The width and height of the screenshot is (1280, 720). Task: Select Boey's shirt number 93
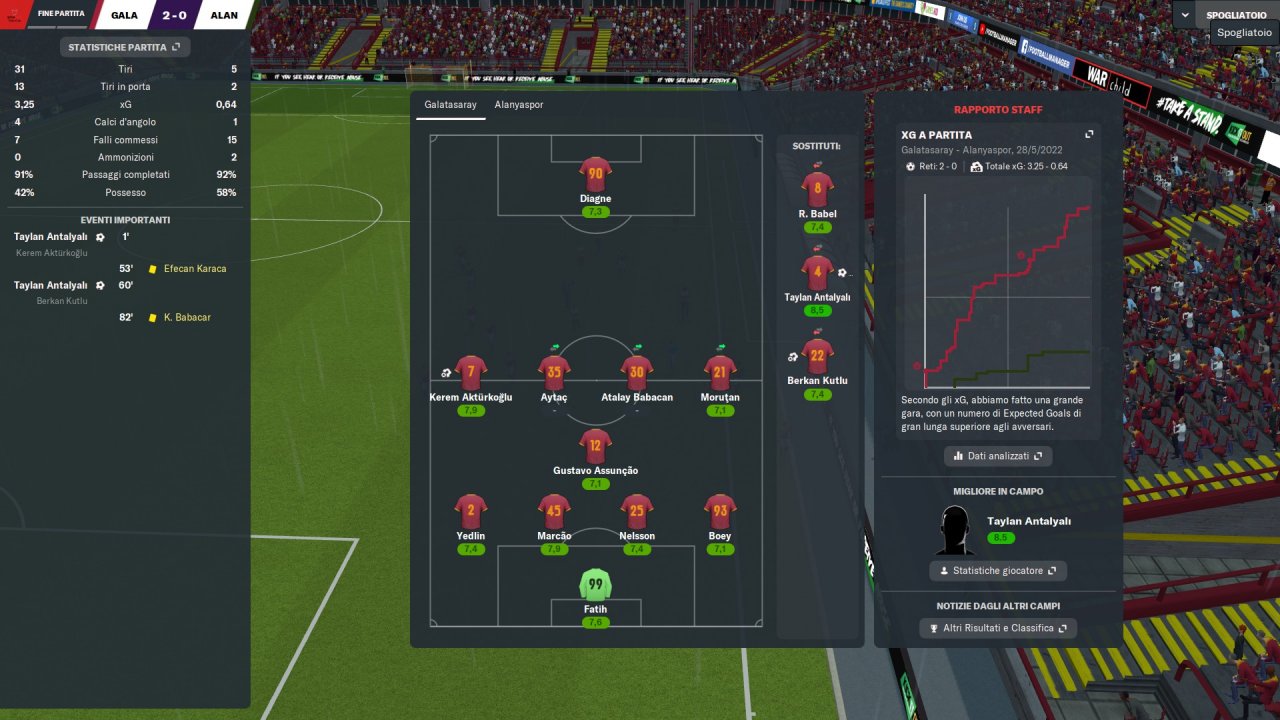tap(720, 511)
